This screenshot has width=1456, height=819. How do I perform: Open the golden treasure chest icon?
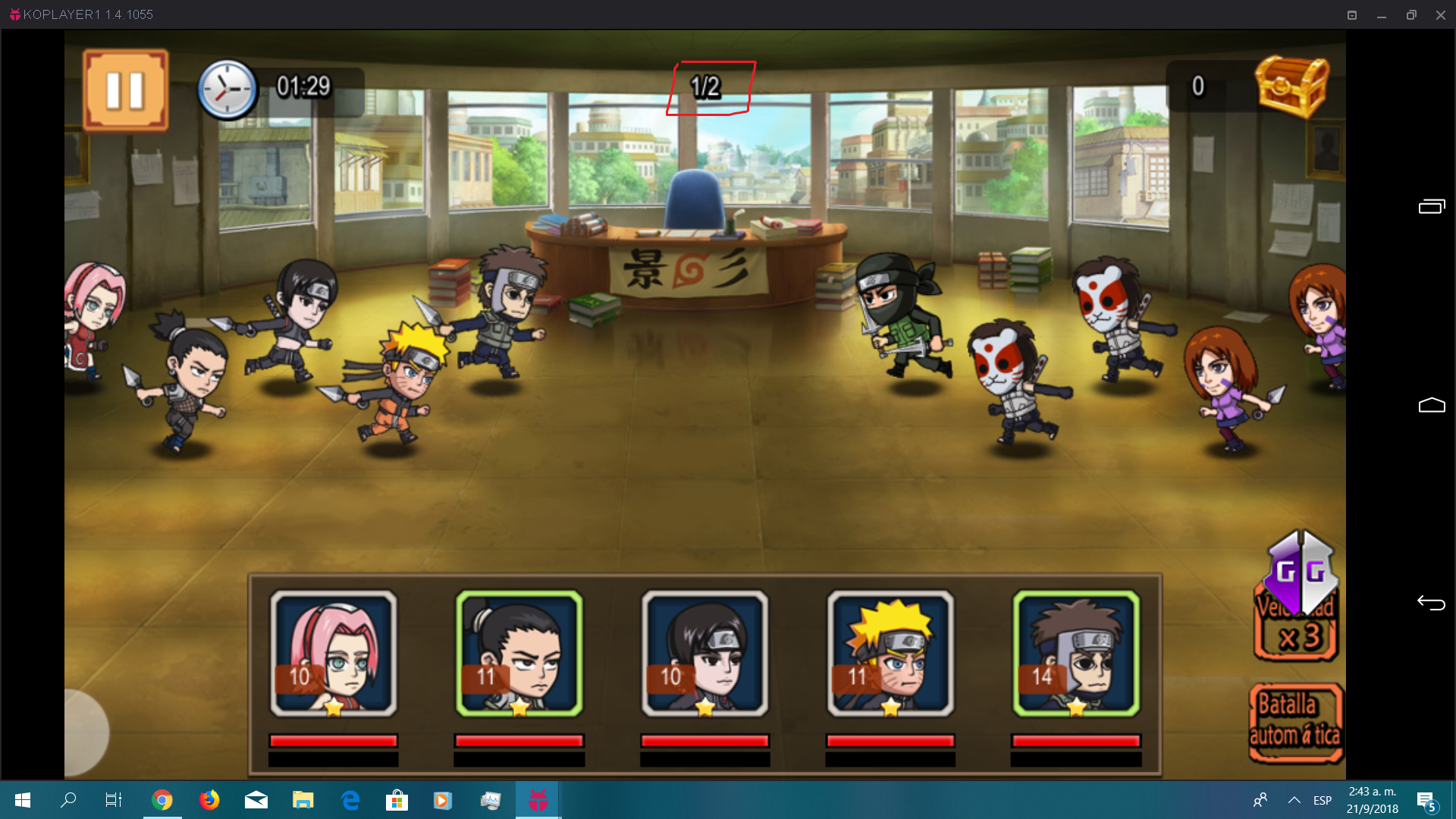pyautogui.click(x=1291, y=86)
